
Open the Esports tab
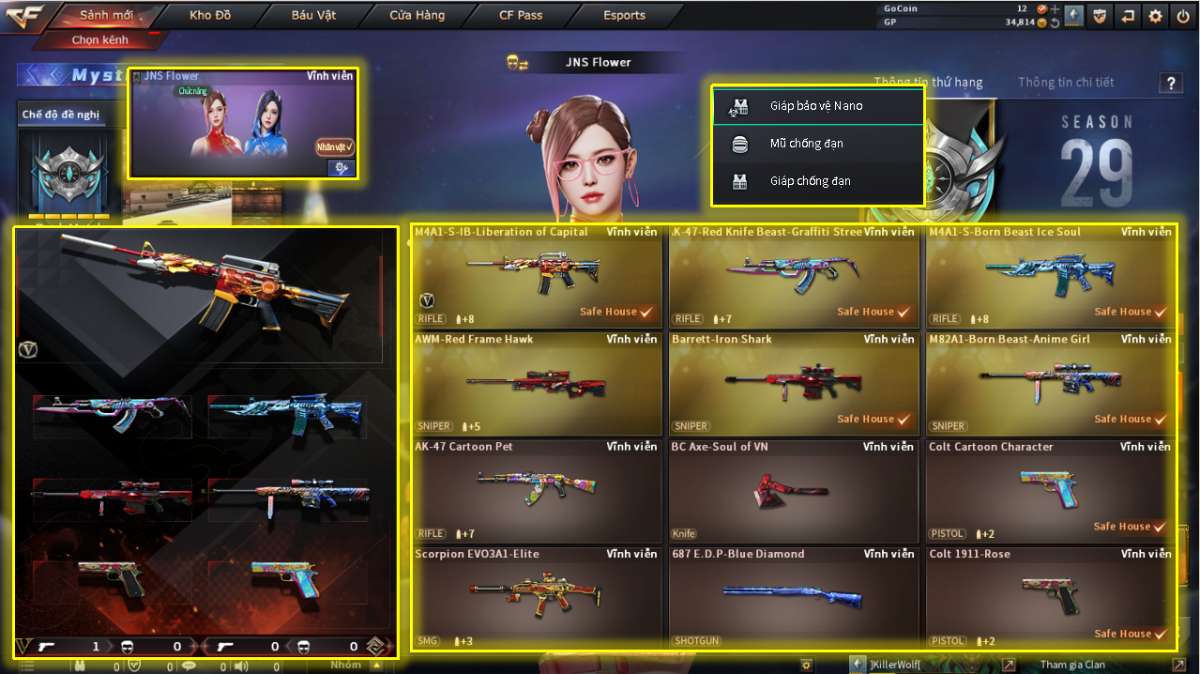(x=624, y=15)
